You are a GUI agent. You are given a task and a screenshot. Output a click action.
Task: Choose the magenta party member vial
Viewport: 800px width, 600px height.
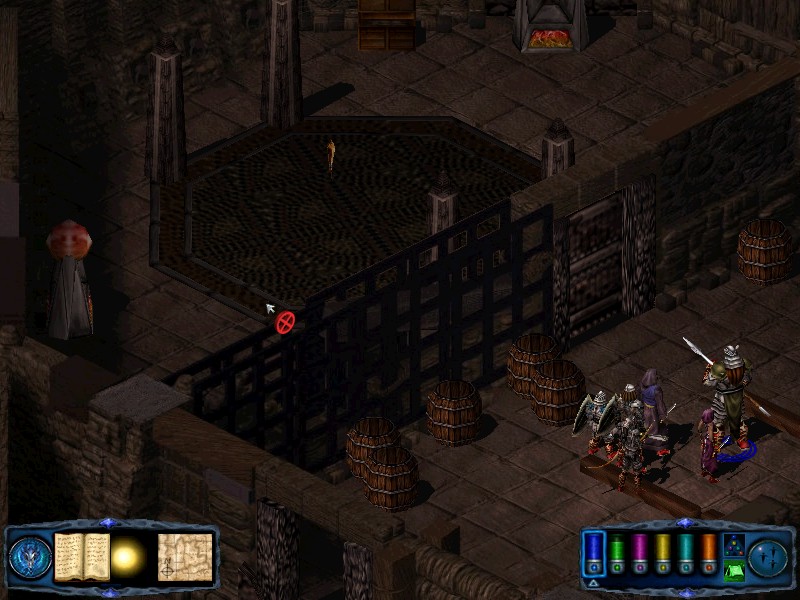click(x=639, y=553)
